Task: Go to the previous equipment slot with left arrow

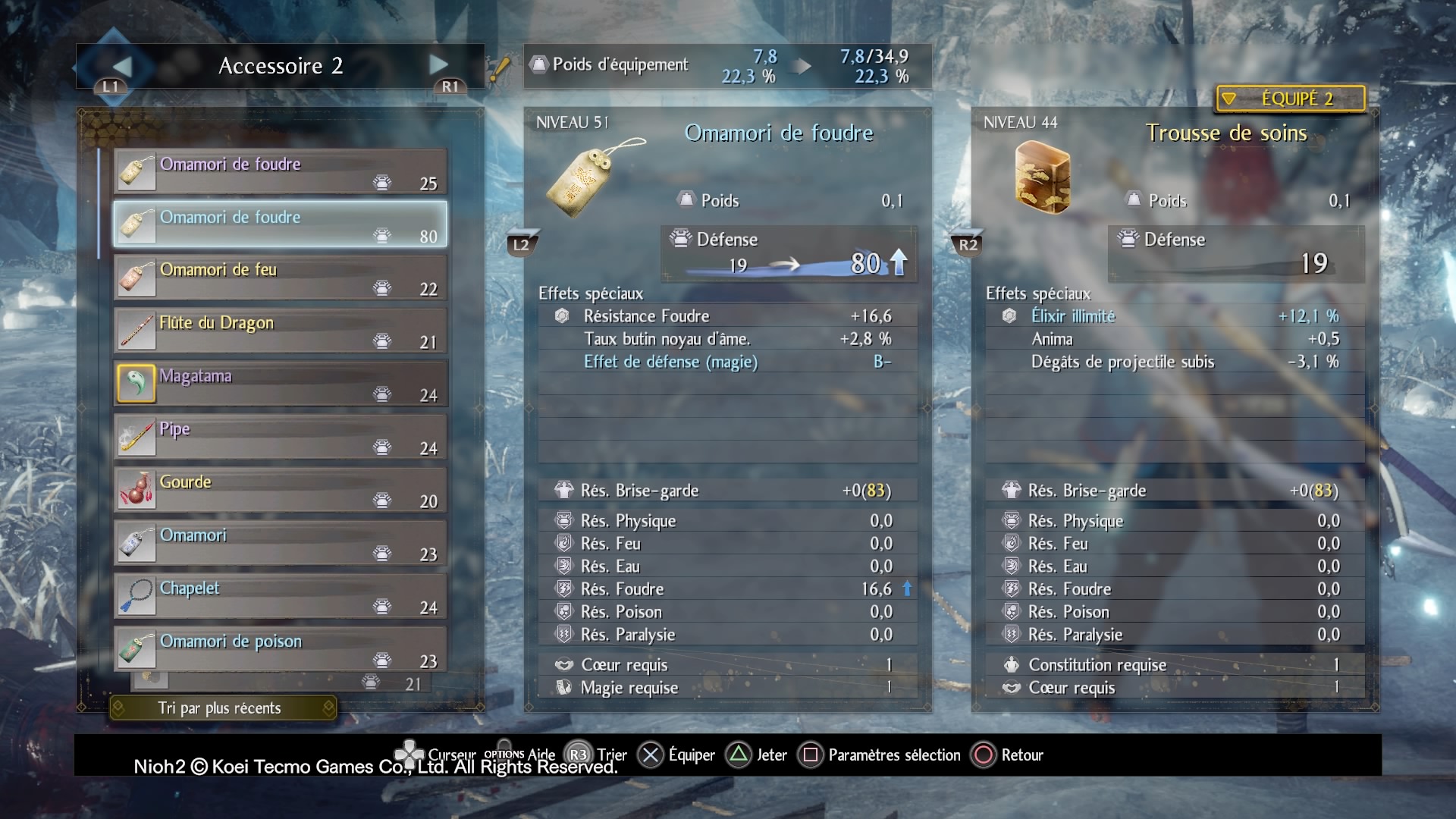Action: click(121, 67)
